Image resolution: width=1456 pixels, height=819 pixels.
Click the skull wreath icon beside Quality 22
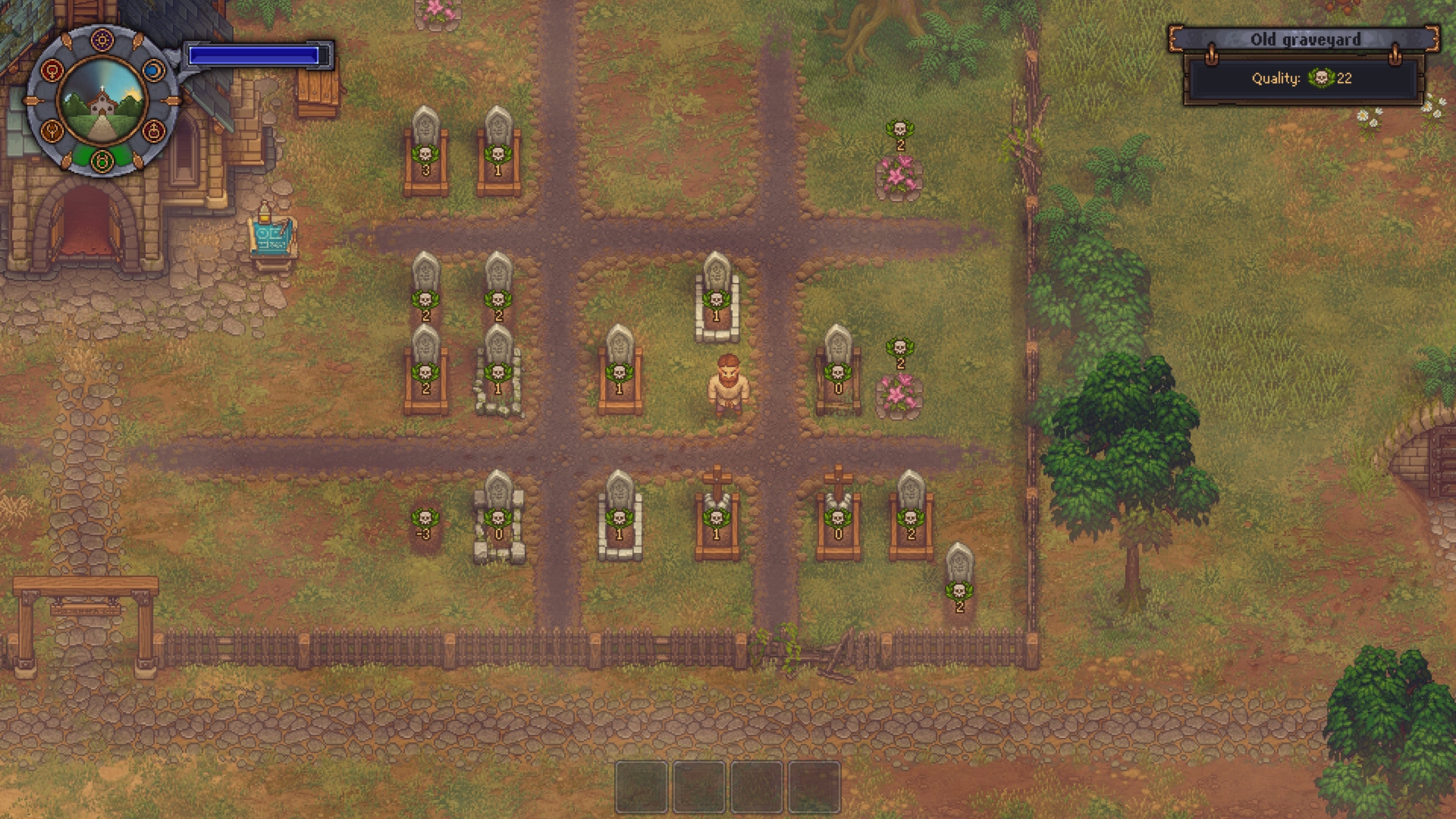pyautogui.click(x=1317, y=78)
